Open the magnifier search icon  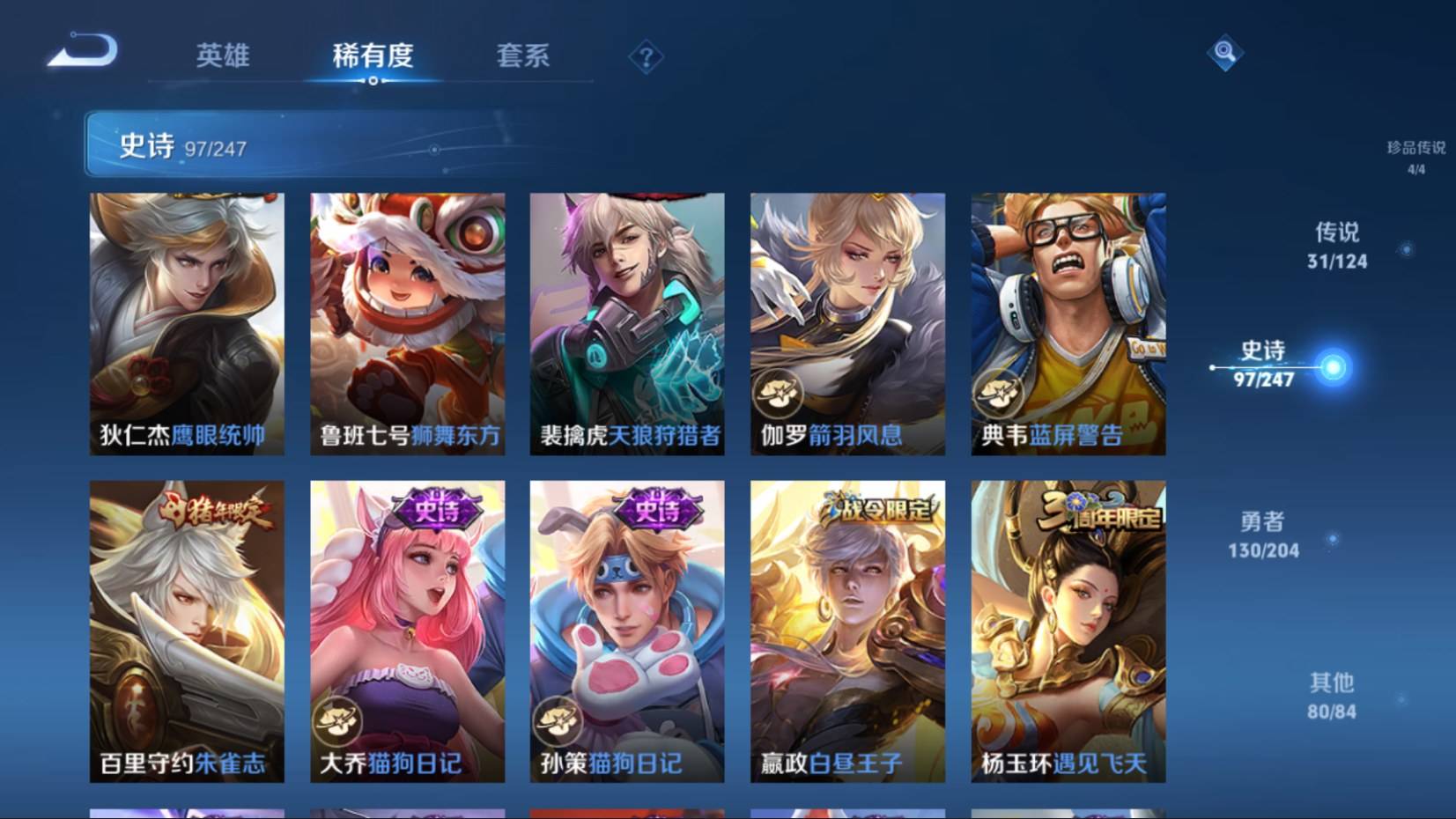coord(1224,53)
